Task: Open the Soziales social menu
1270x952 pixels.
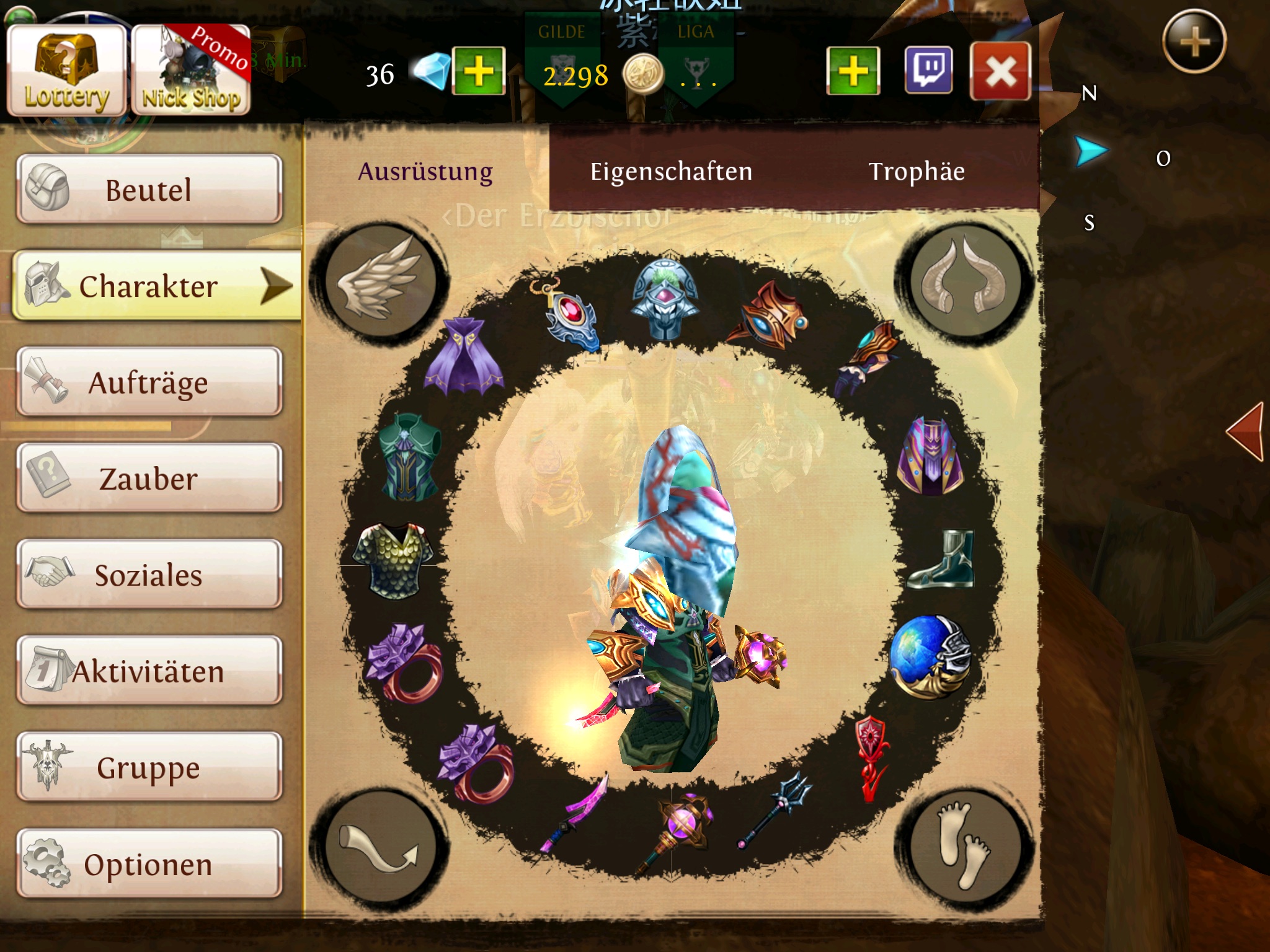Action: (149, 575)
